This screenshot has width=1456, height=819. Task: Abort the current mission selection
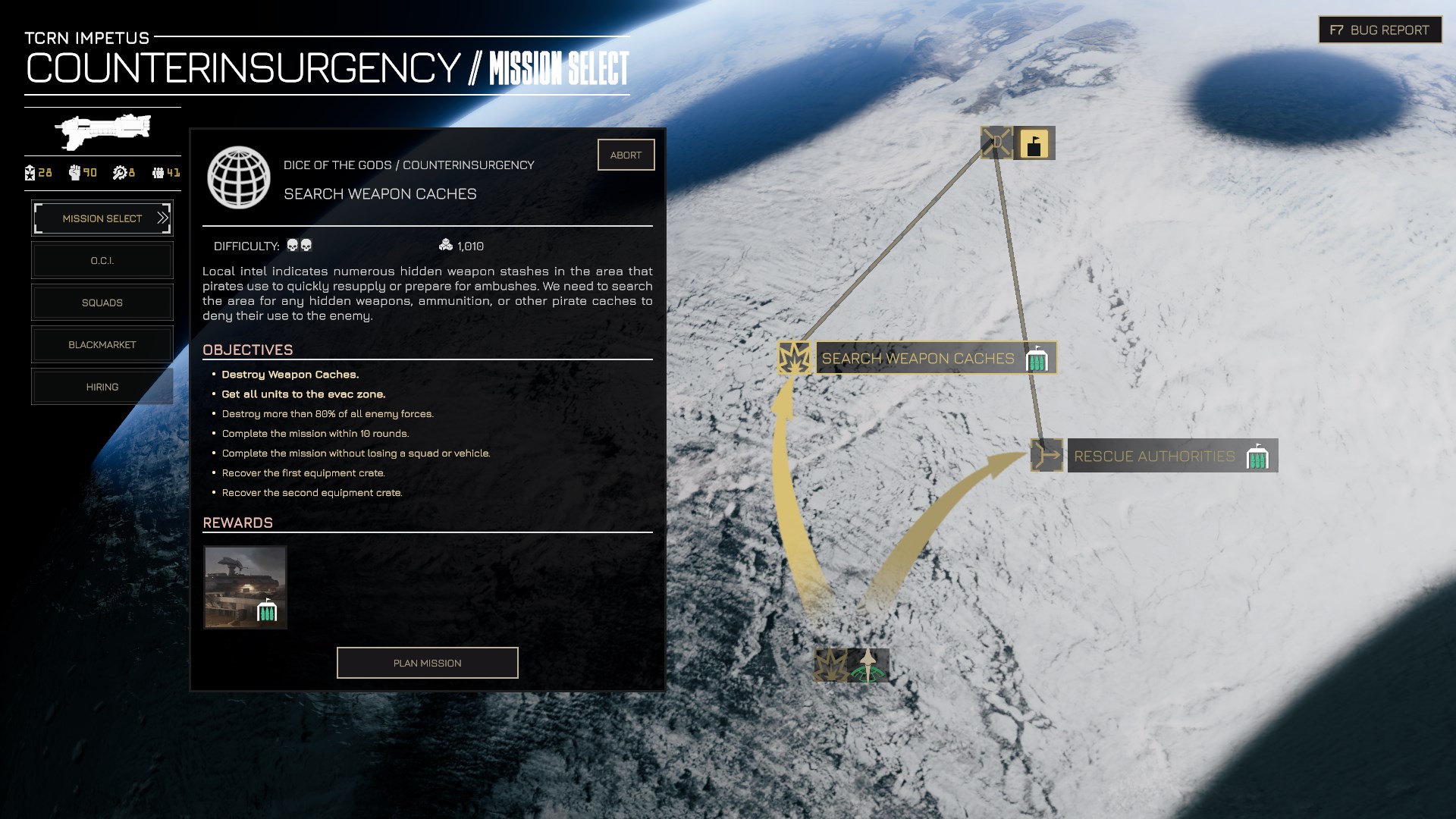tap(626, 155)
